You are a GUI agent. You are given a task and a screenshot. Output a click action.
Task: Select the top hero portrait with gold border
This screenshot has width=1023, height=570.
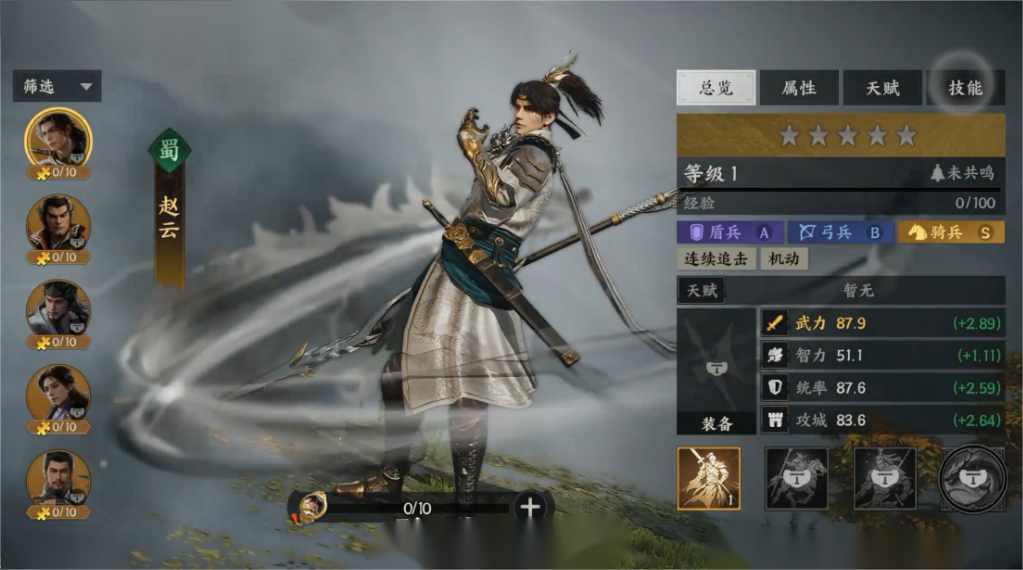pyautogui.click(x=57, y=138)
